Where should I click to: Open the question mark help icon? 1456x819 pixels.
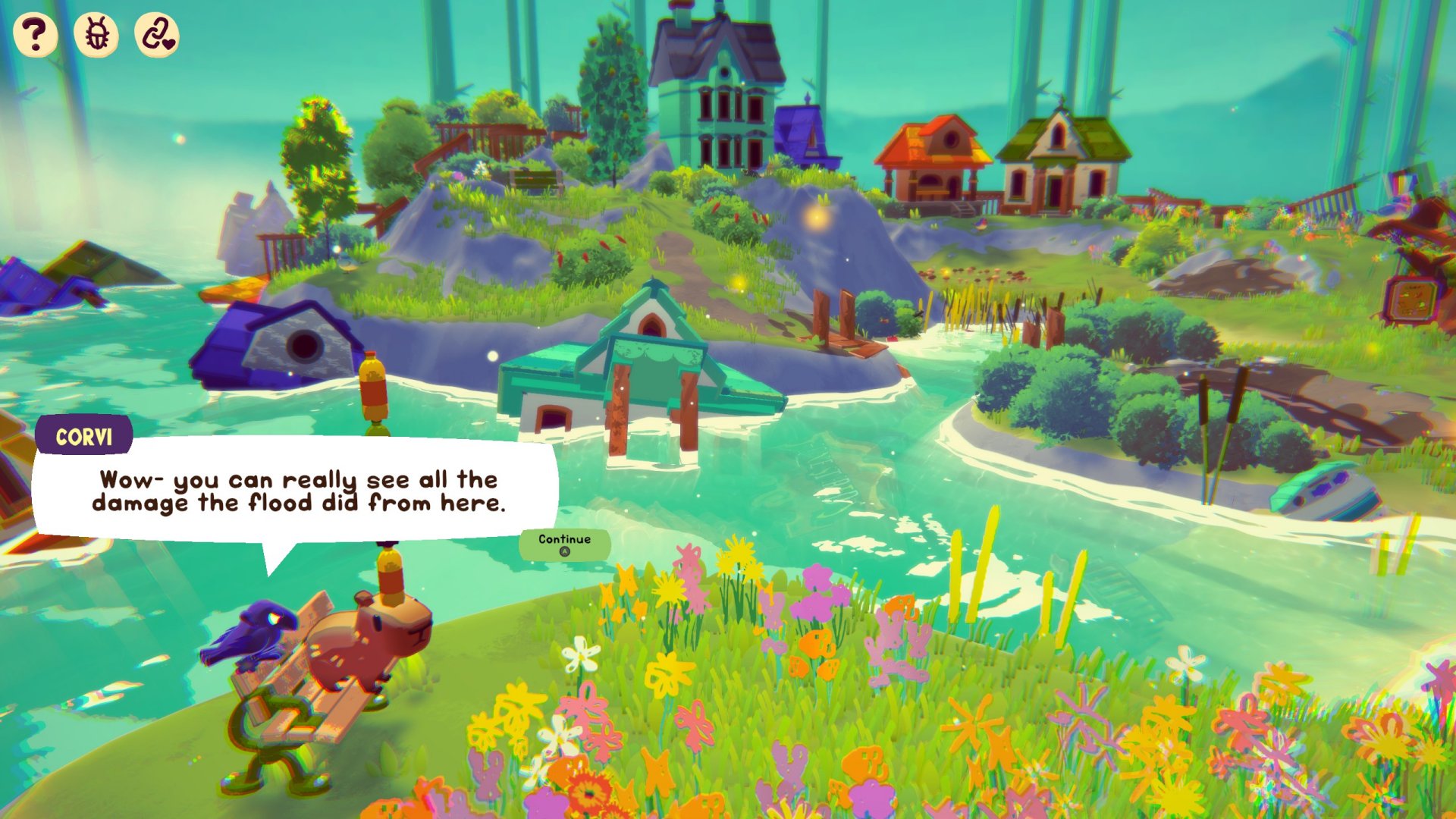click(x=35, y=35)
